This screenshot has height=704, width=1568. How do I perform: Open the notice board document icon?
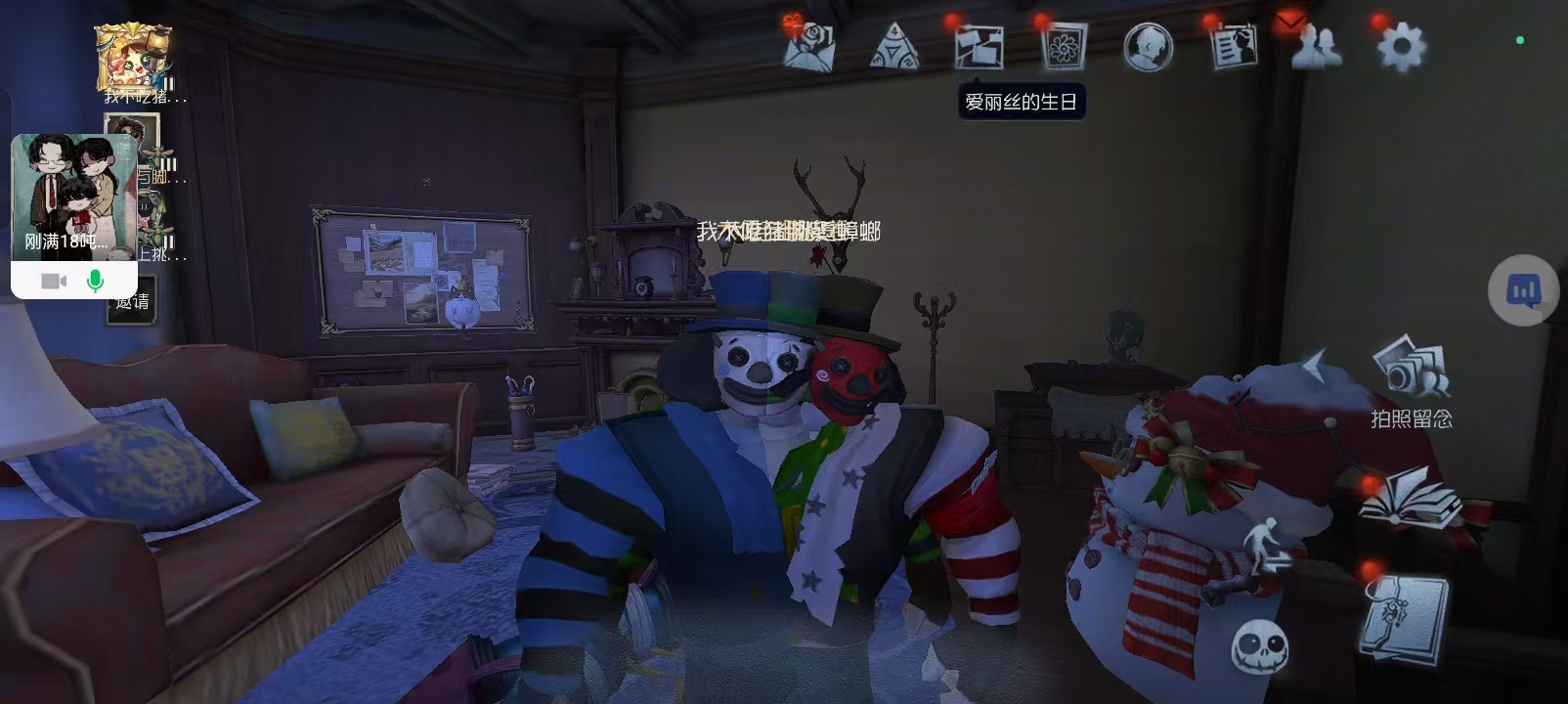point(1234,46)
